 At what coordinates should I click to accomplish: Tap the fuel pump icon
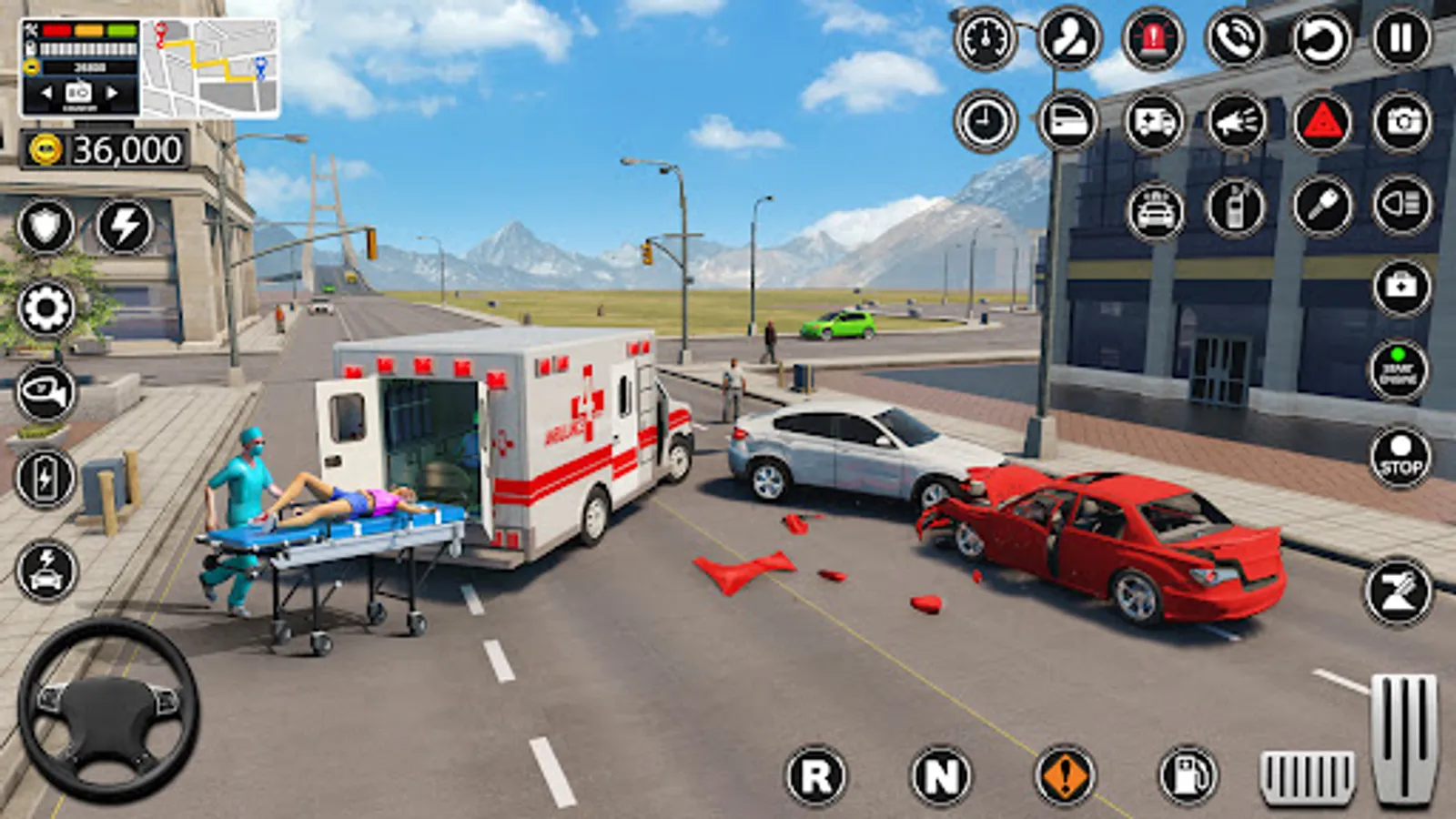click(x=1188, y=776)
